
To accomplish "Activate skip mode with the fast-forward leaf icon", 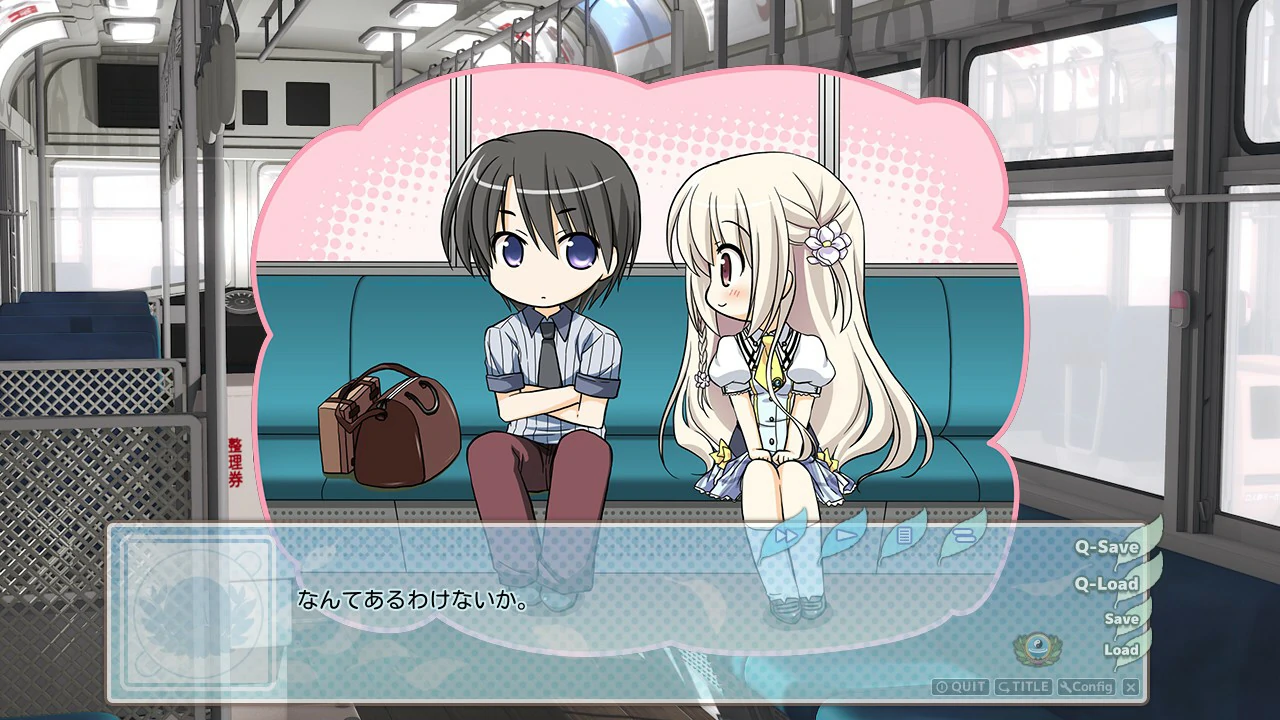I will click(785, 537).
